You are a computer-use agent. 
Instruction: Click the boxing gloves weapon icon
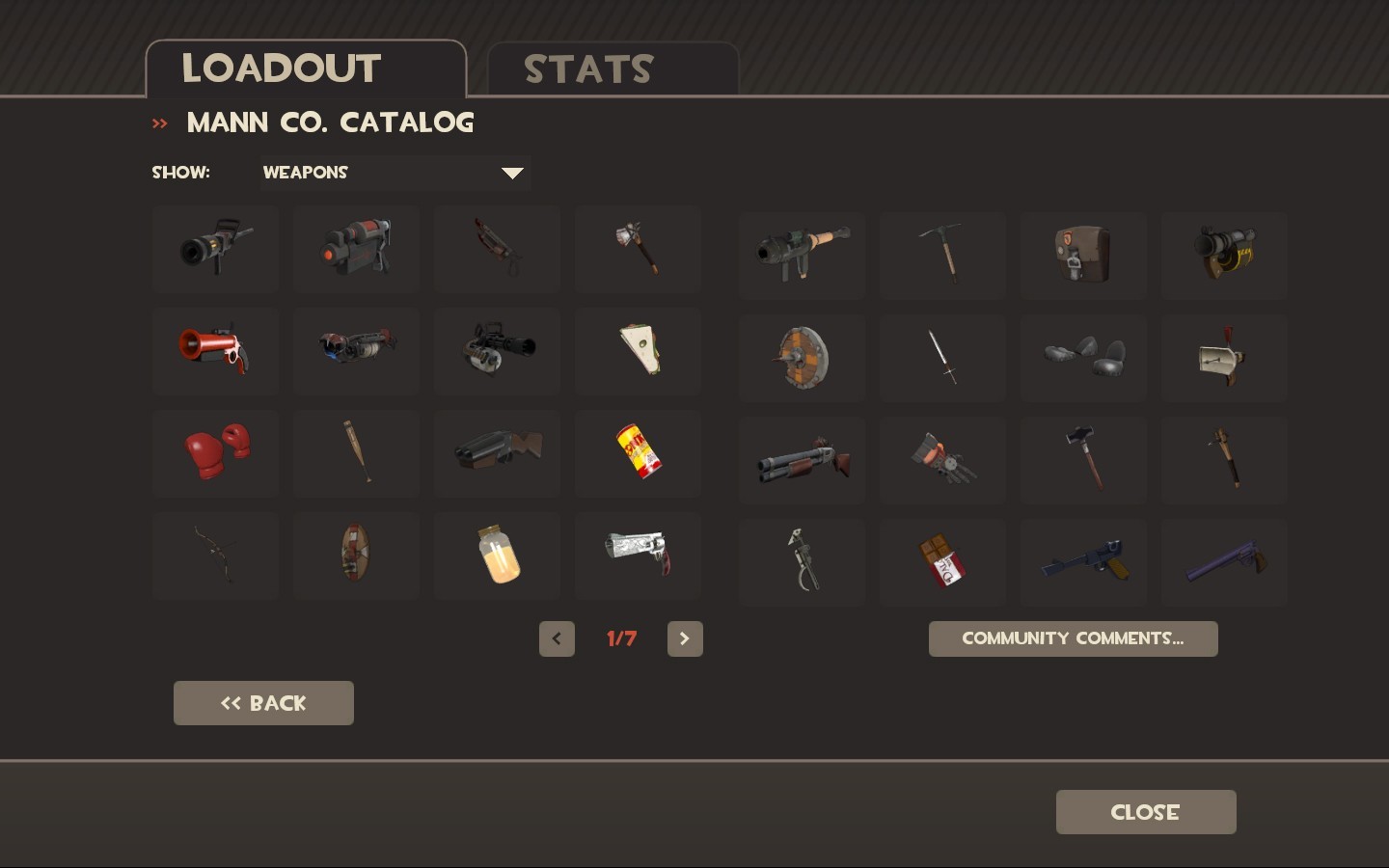tap(215, 453)
